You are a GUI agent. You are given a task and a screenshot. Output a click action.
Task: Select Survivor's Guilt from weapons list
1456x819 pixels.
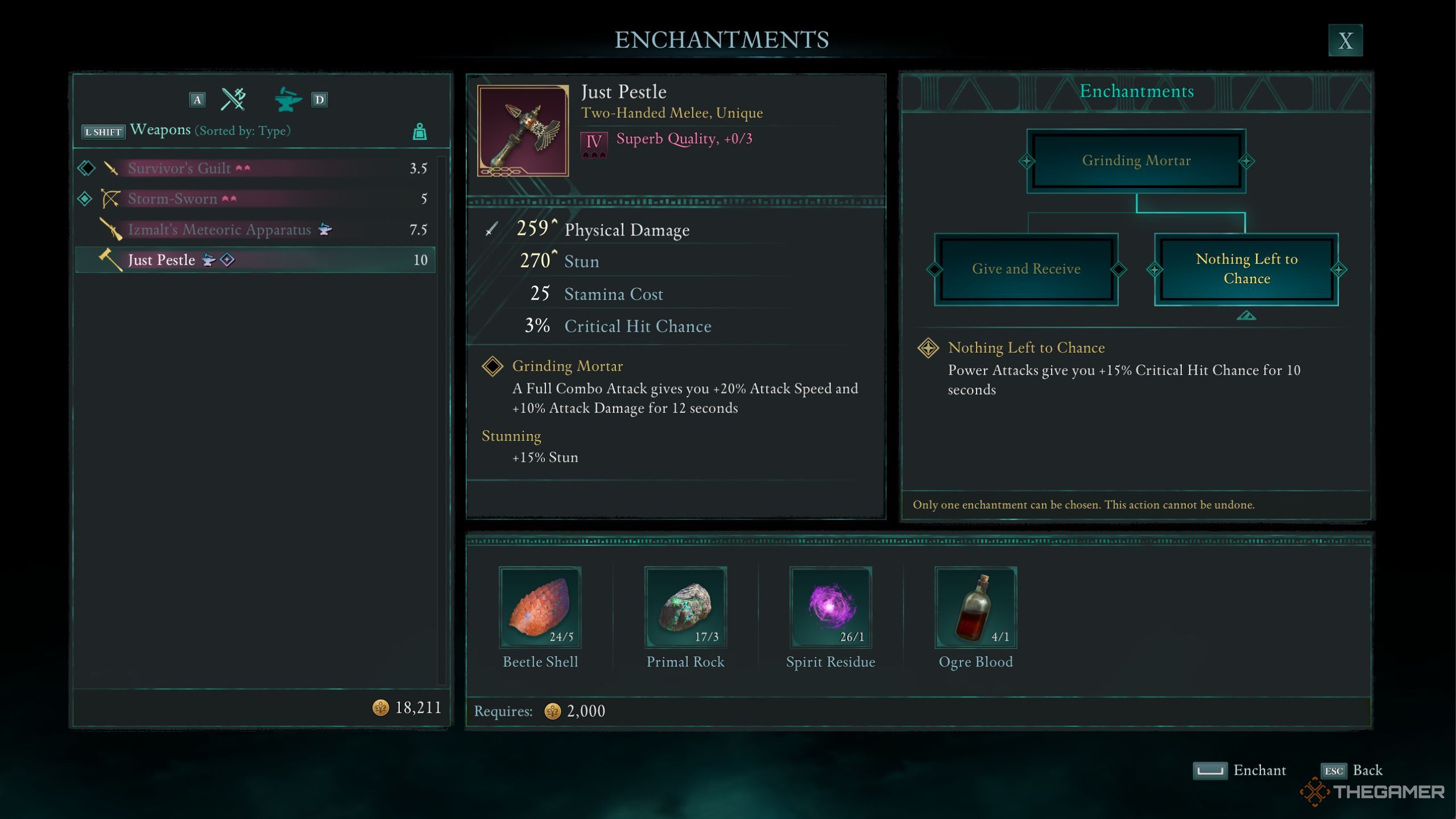pos(256,168)
